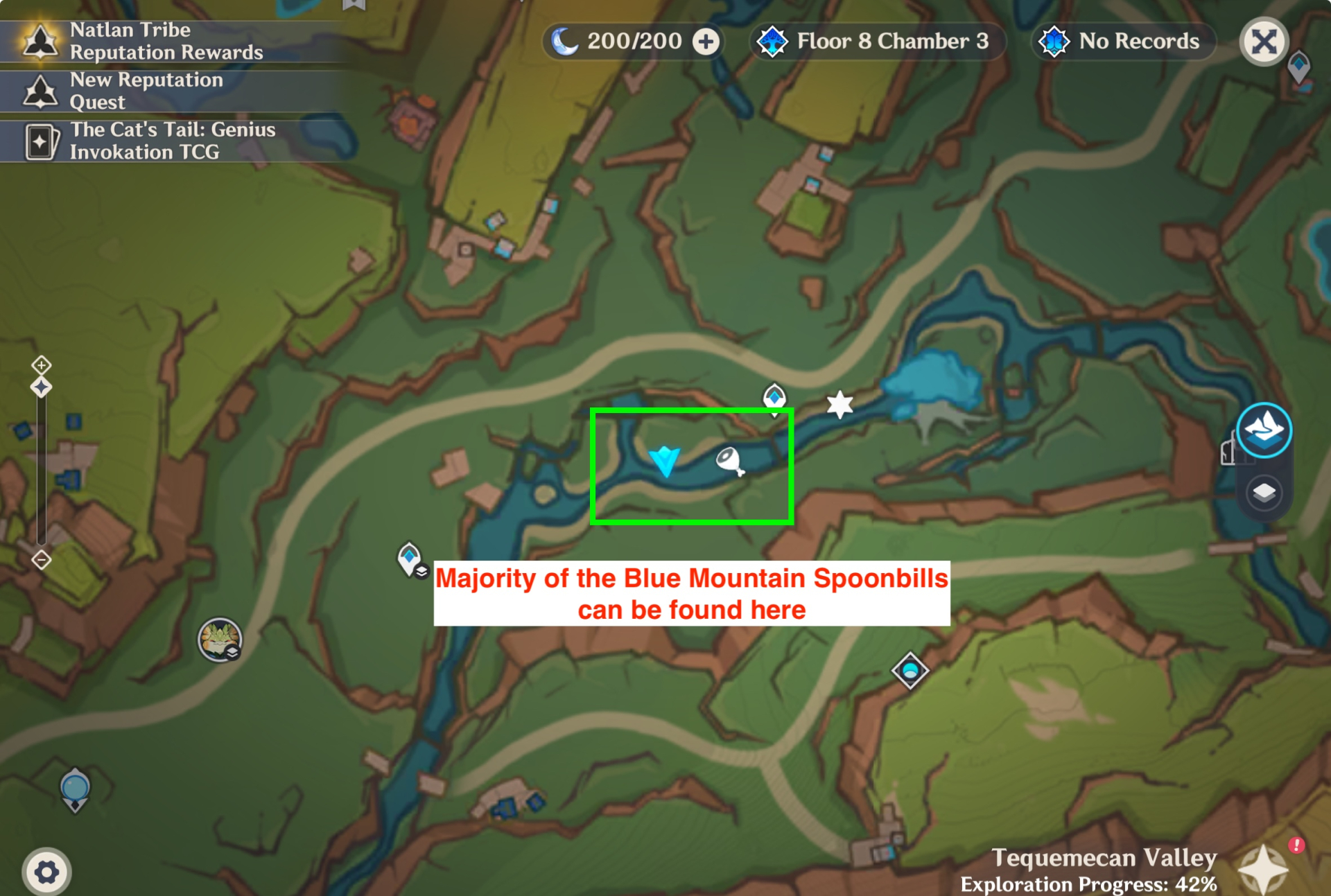Select Natlan Tribe Reputation Rewards
Viewport: 1331px width, 896px height.
pos(166,41)
